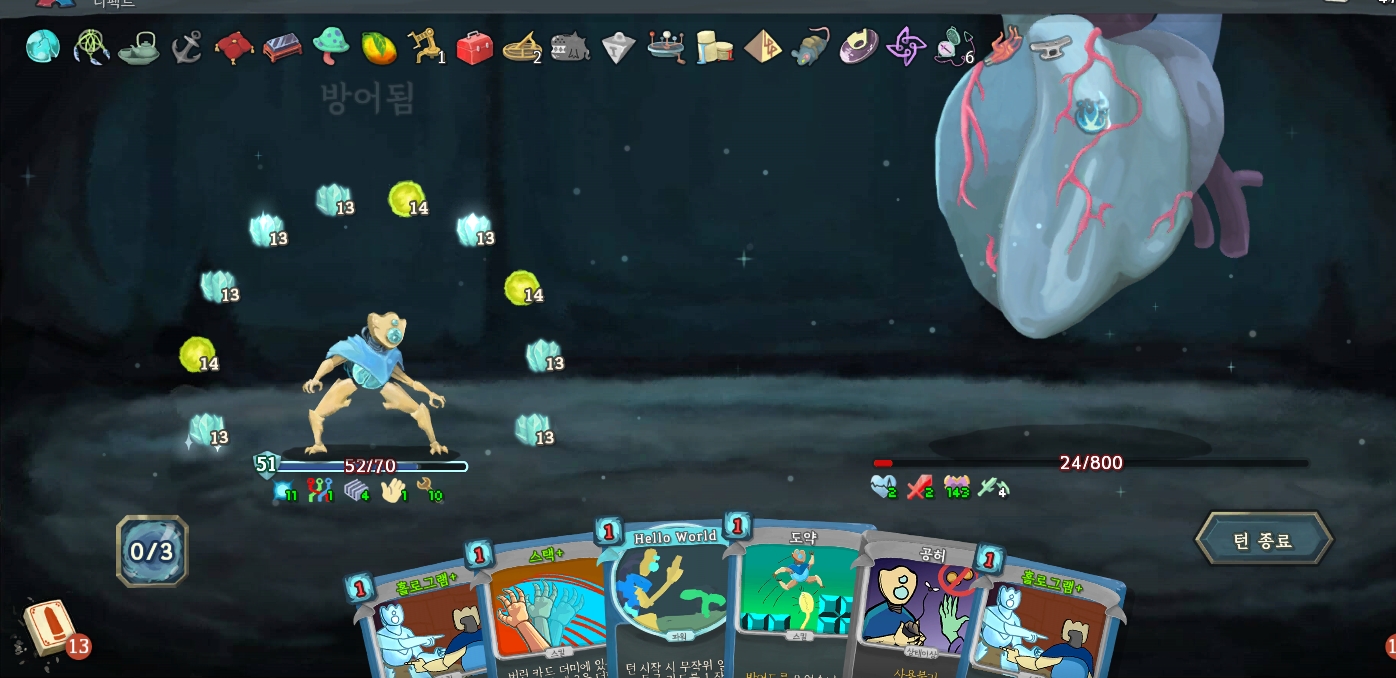The width and height of the screenshot is (1396, 678).
Task: Click the Mango relic icon
Action: click(x=377, y=47)
